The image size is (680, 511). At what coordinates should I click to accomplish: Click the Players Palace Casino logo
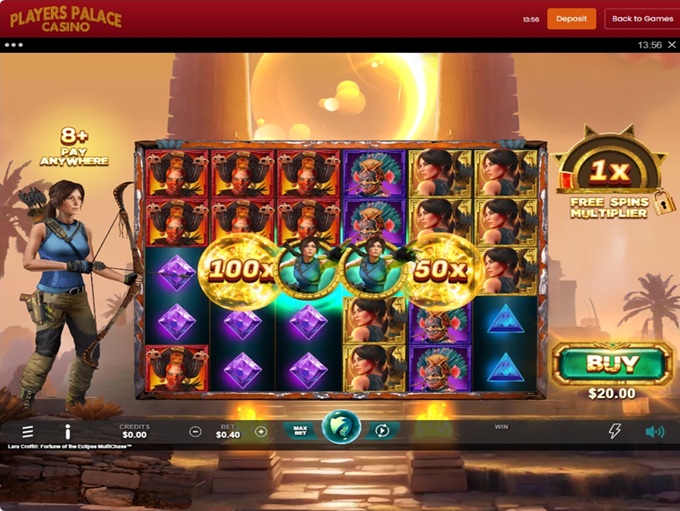click(65, 19)
